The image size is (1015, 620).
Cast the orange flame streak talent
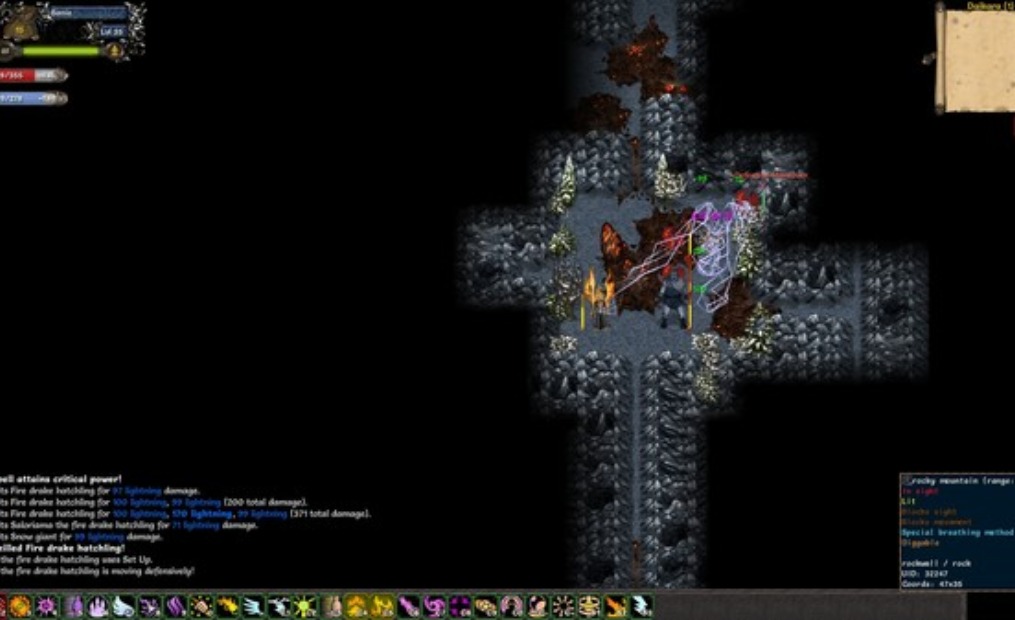pyautogui.click(x=615, y=606)
